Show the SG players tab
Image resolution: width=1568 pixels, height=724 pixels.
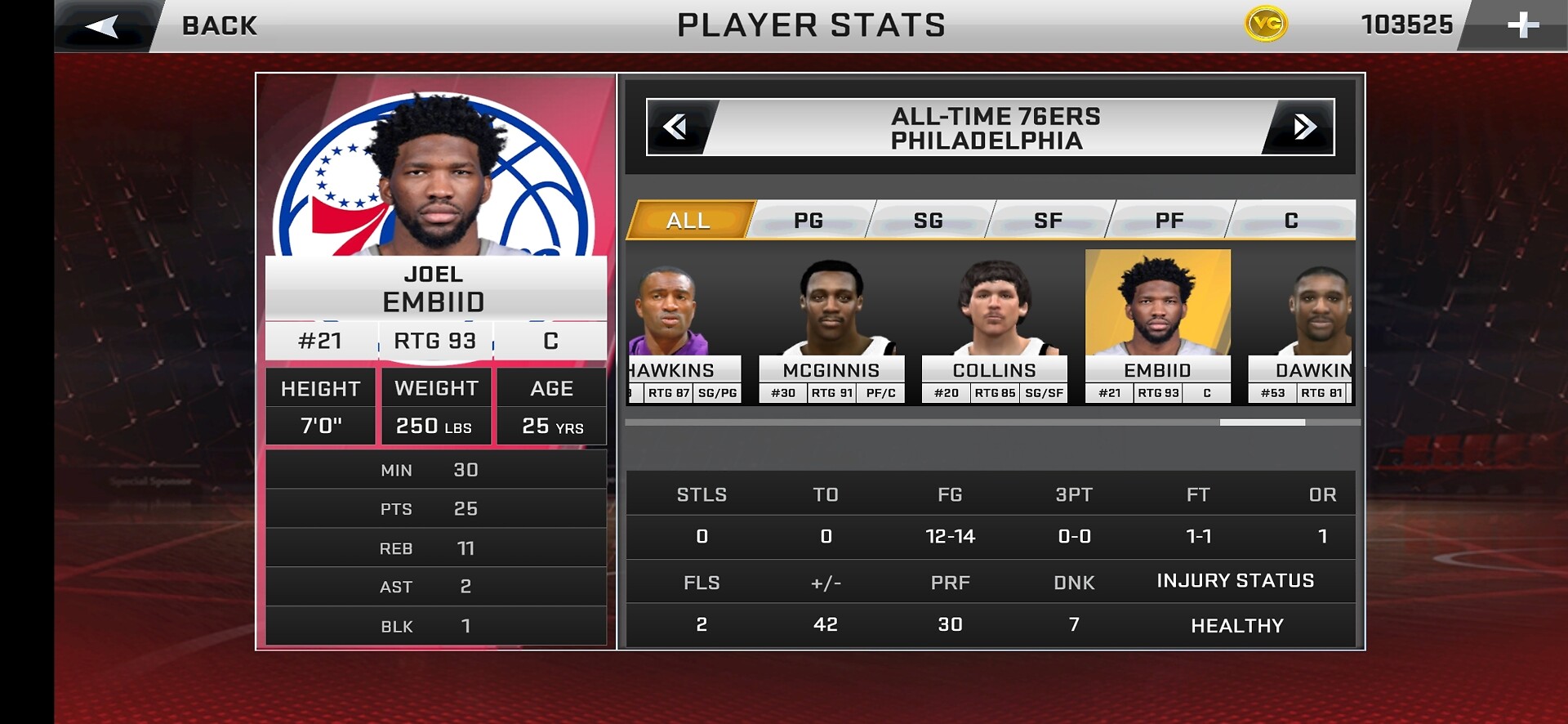929,221
